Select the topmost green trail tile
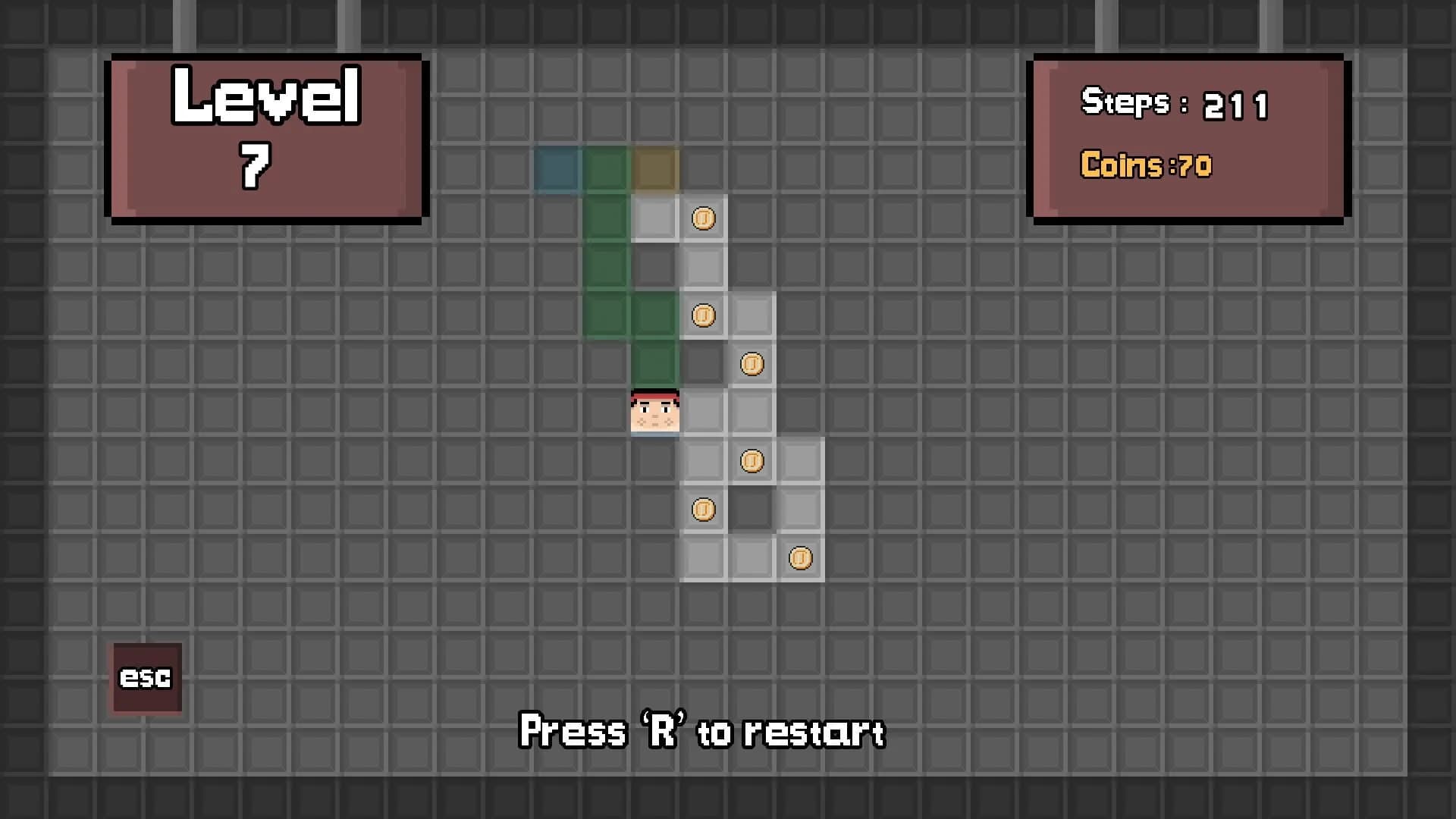This screenshot has width=1456, height=819. click(606, 169)
